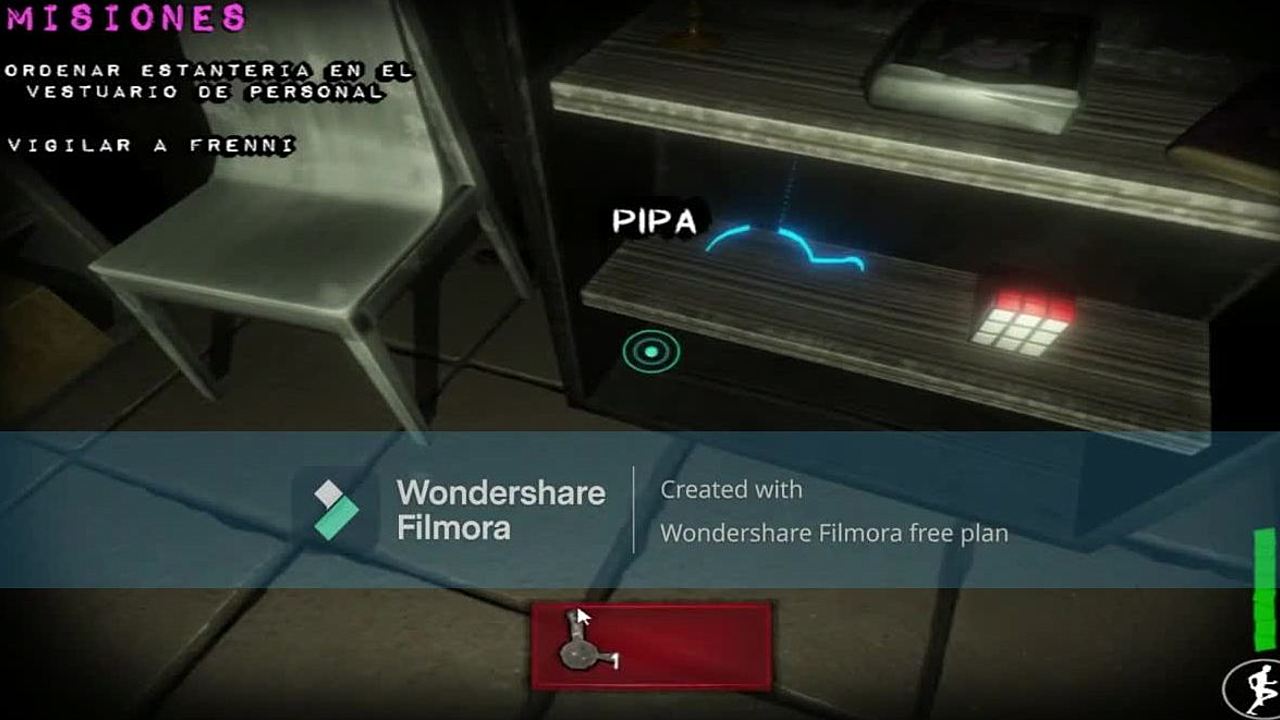Tap the running man sprint icon
The width and height of the screenshot is (1280, 720).
(x=1256, y=688)
